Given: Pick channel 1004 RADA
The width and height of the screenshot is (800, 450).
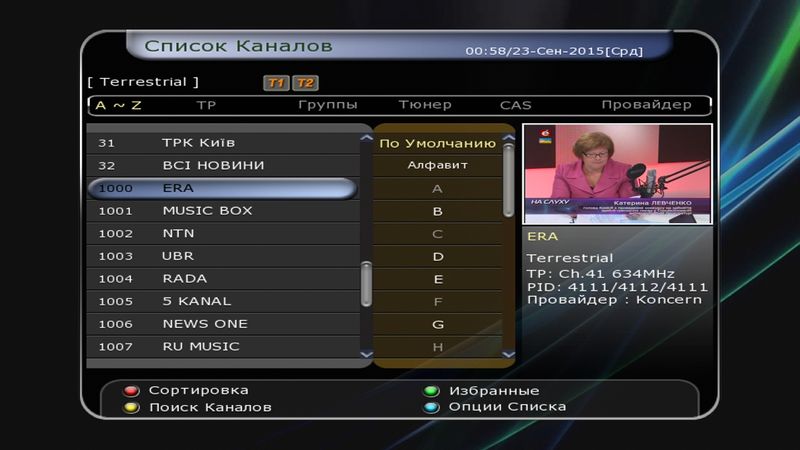Looking at the screenshot, I should [222, 279].
